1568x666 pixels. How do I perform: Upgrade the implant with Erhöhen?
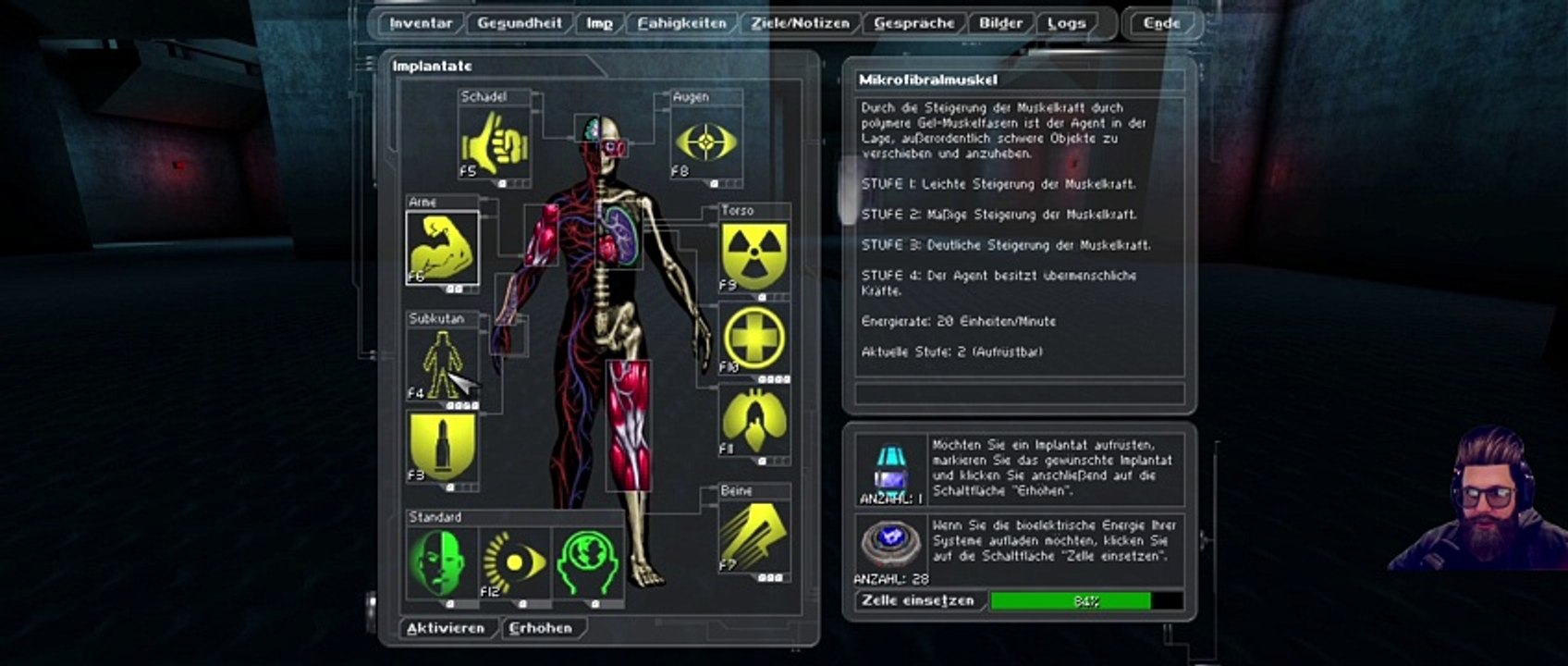[541, 628]
